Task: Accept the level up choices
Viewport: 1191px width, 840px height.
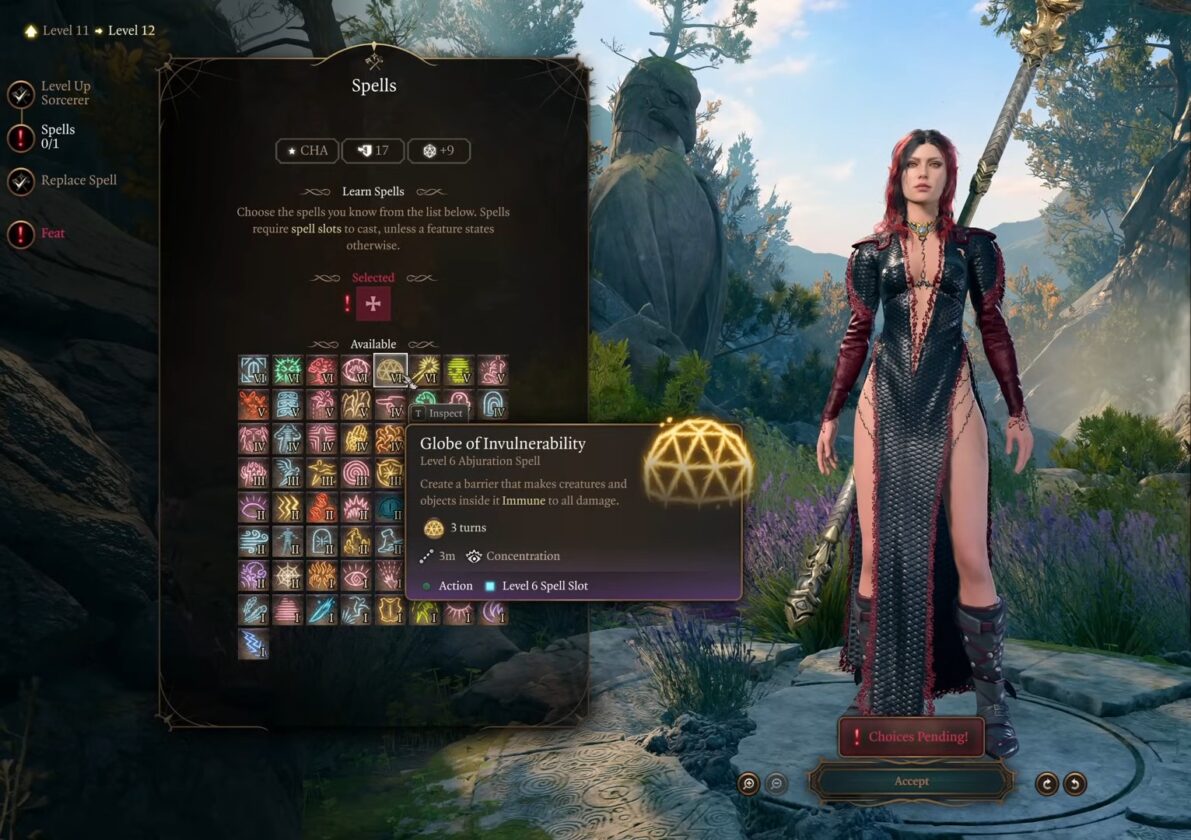Action: tap(911, 781)
